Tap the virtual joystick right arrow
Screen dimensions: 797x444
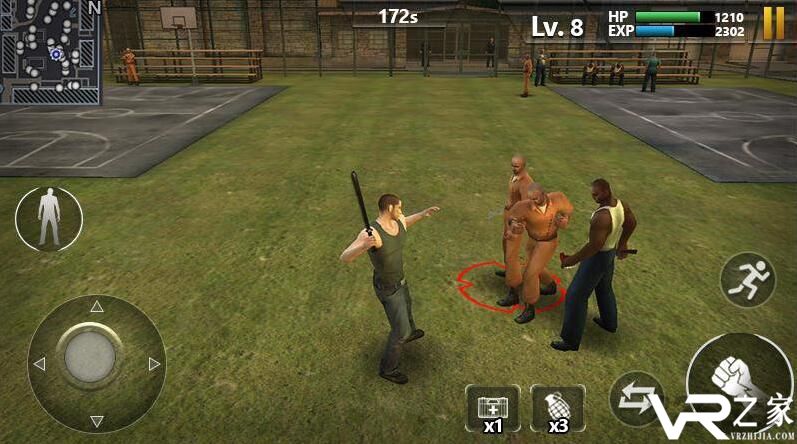[x=154, y=364]
